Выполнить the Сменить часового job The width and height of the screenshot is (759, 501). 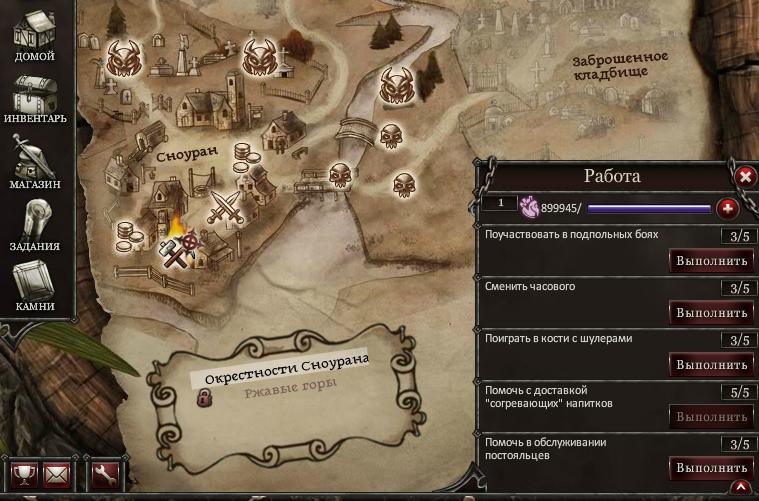click(x=711, y=313)
